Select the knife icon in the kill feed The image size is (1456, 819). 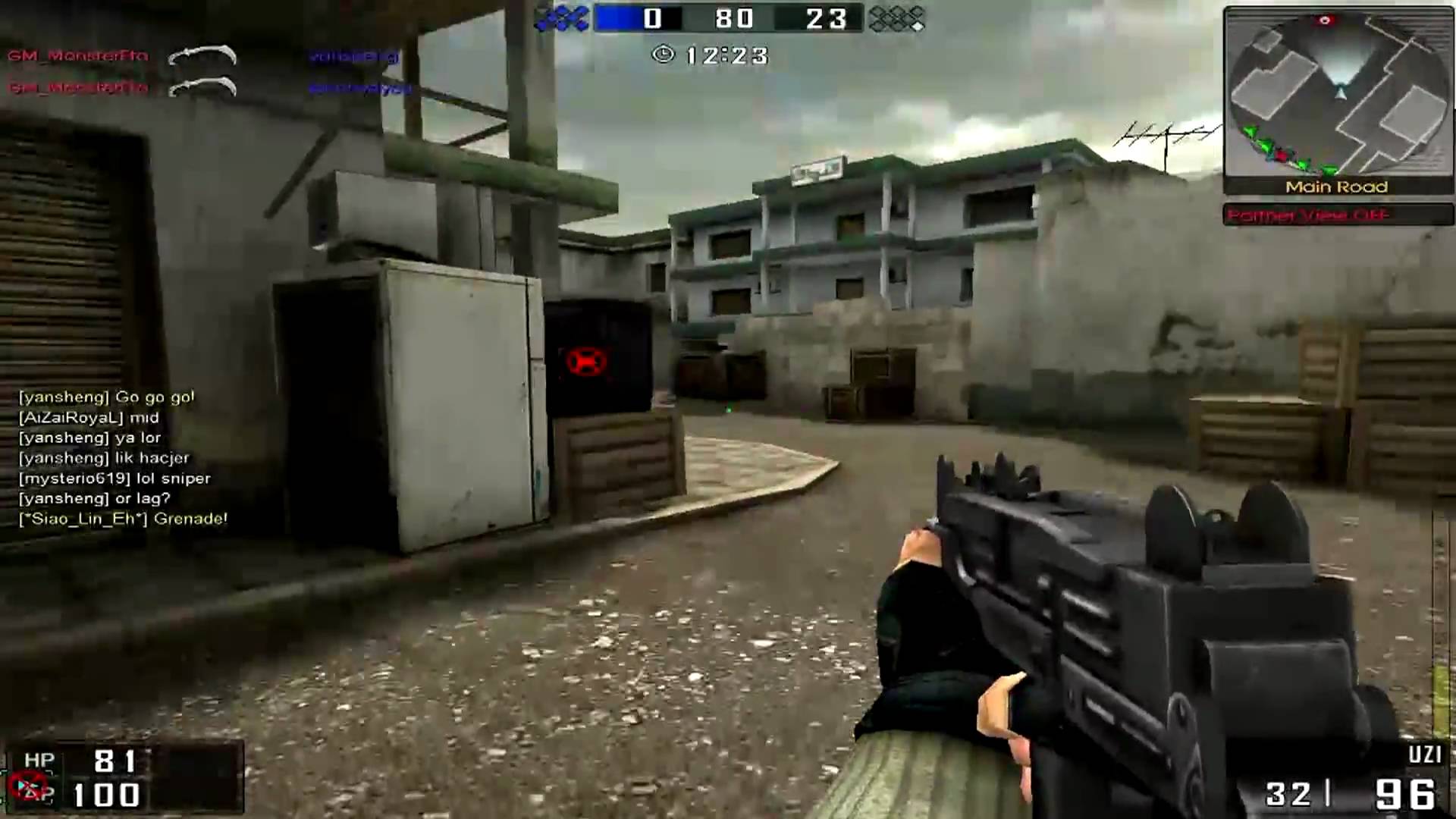[x=201, y=56]
